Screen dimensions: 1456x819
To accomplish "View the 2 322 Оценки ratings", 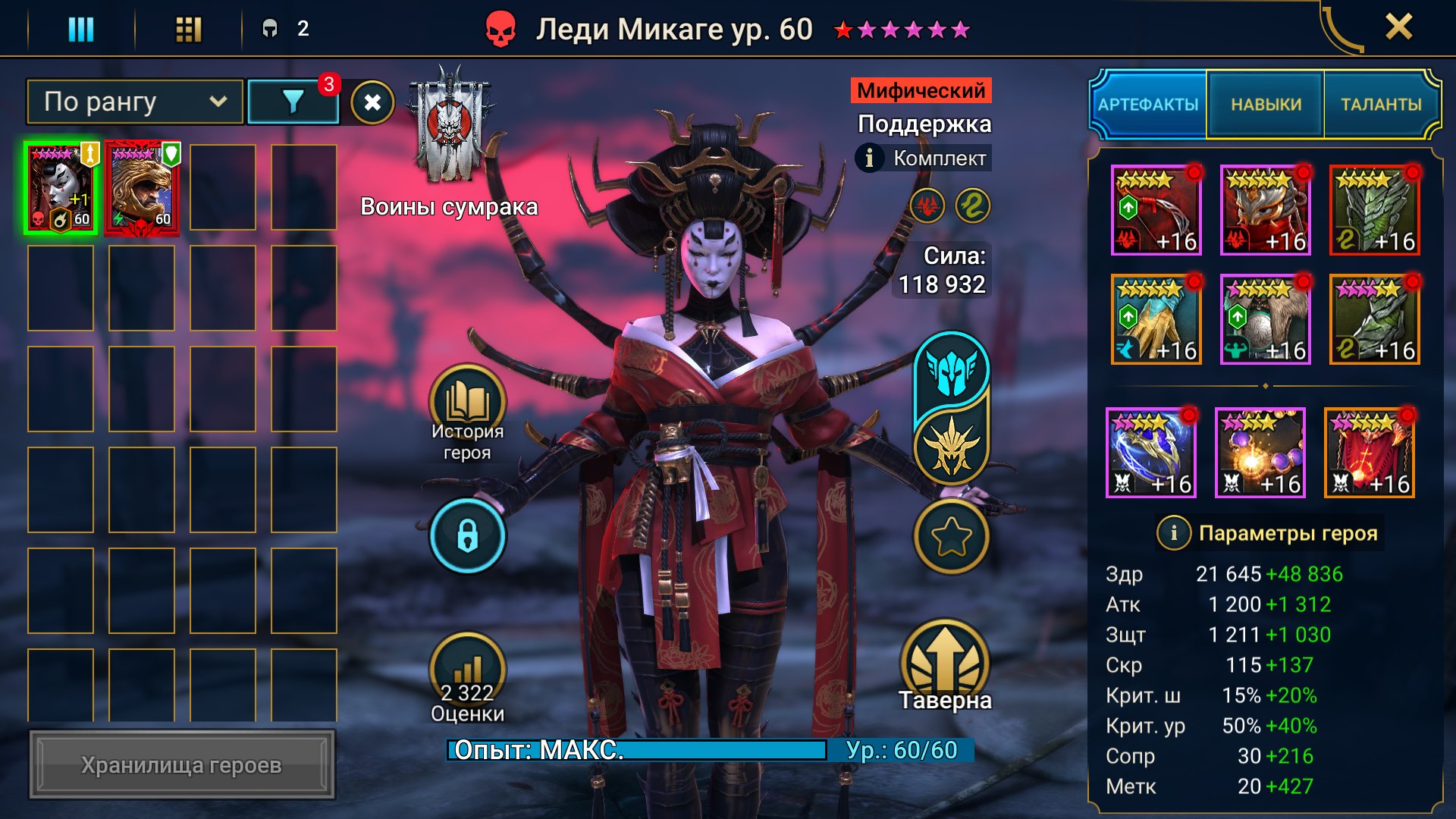I will pyautogui.click(x=467, y=679).
